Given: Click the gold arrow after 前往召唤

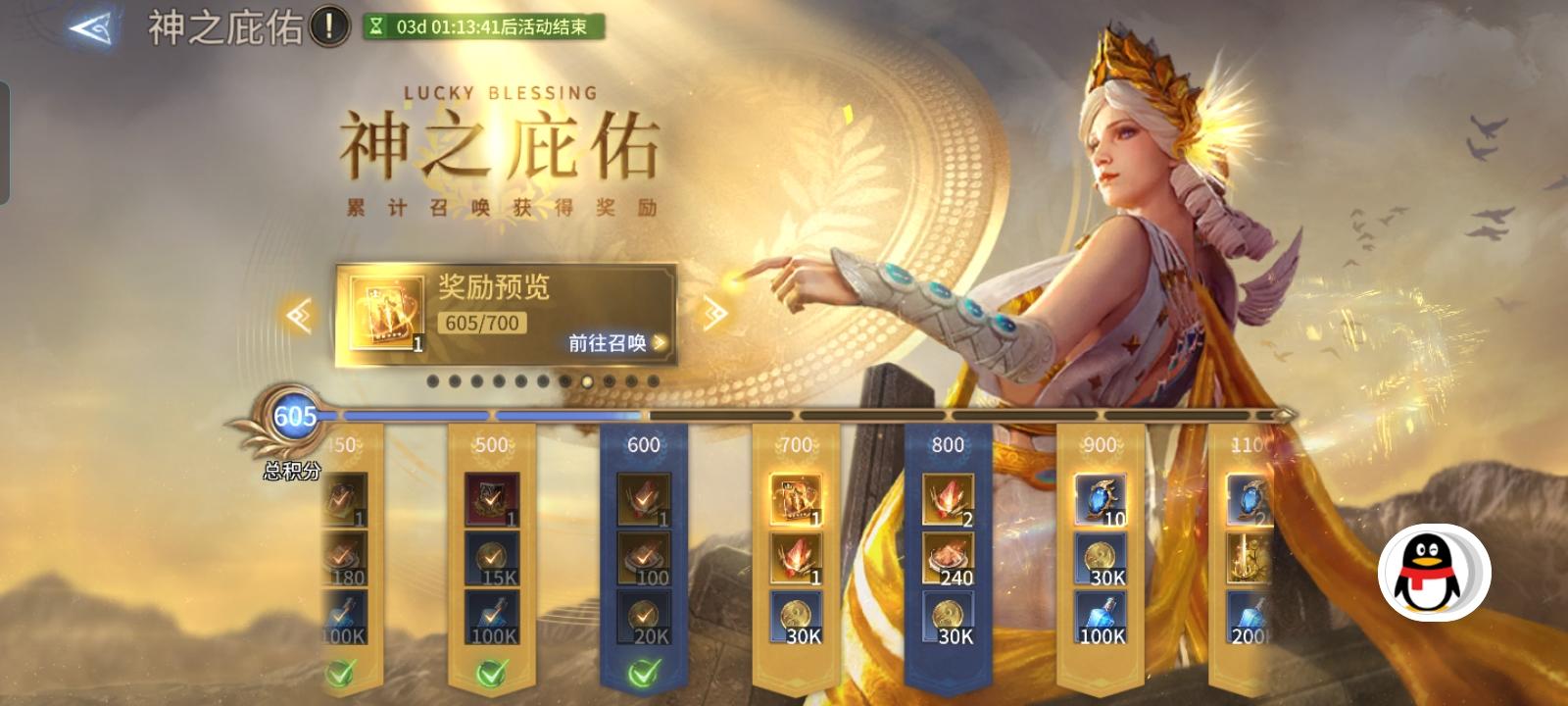Looking at the screenshot, I should click(660, 342).
